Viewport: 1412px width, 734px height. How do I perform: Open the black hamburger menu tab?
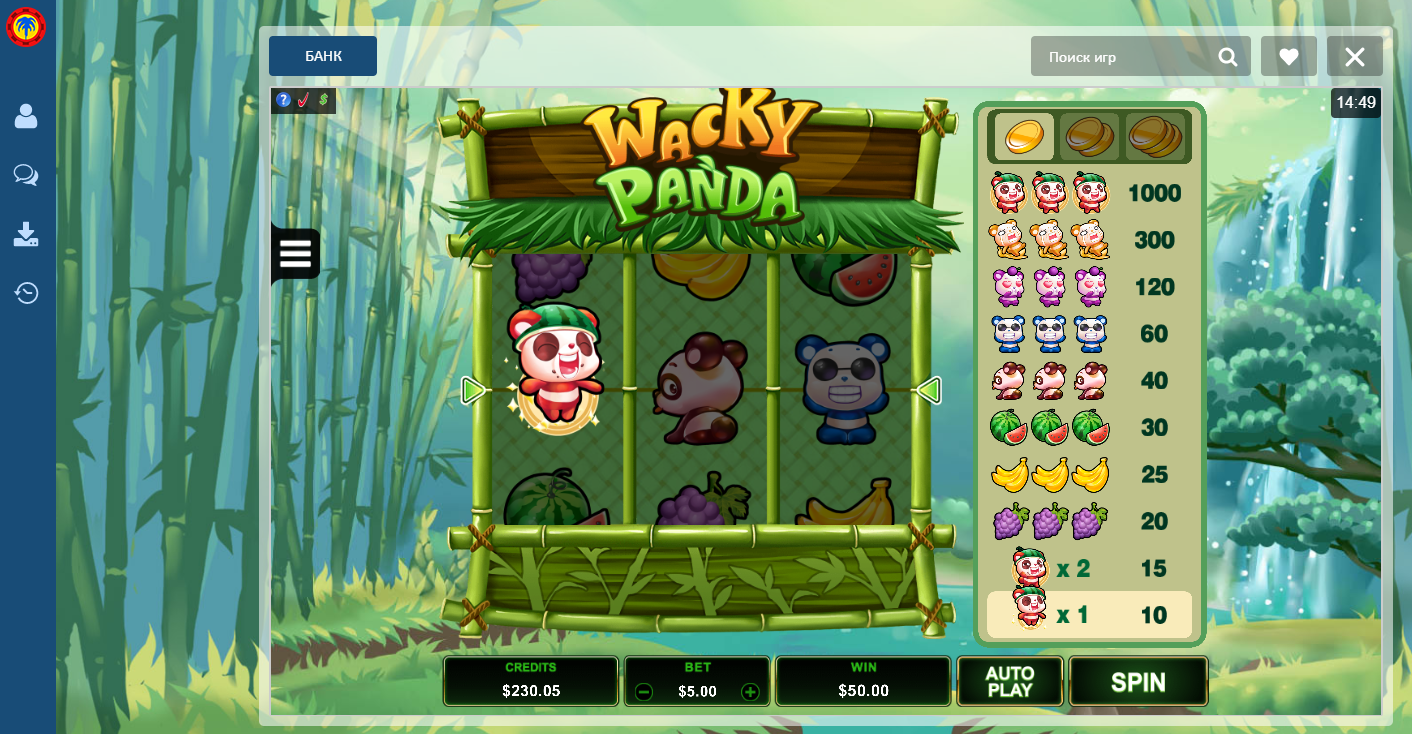click(296, 254)
